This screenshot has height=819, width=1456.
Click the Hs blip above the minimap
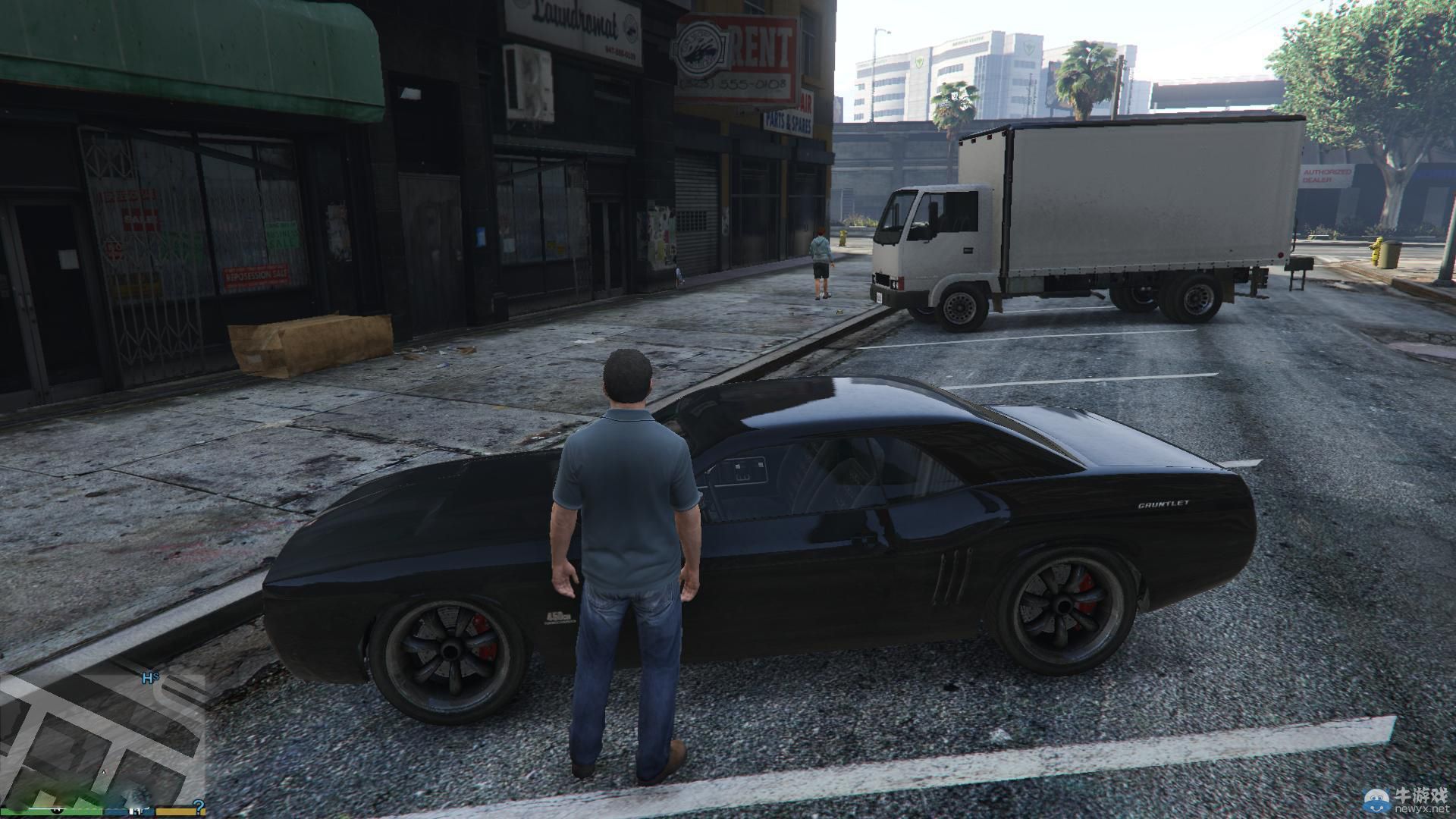point(149,677)
